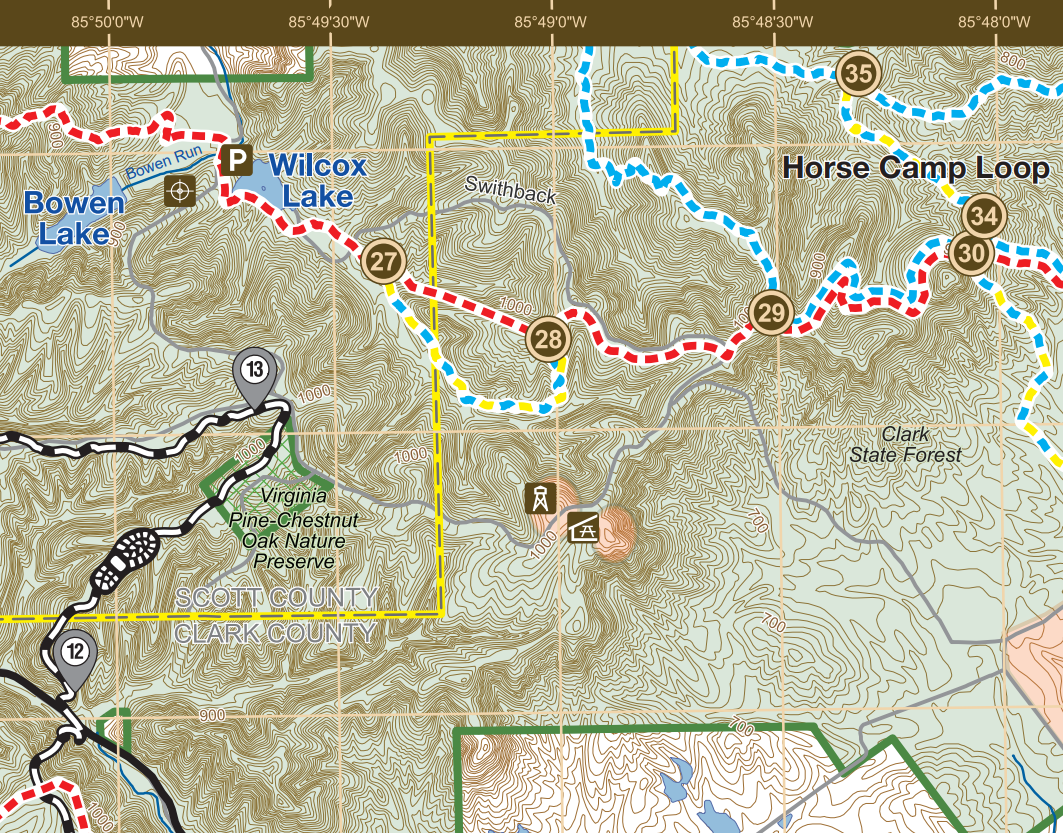The width and height of the screenshot is (1063, 833).
Task: Select the crosshair target map icon
Action: (180, 189)
